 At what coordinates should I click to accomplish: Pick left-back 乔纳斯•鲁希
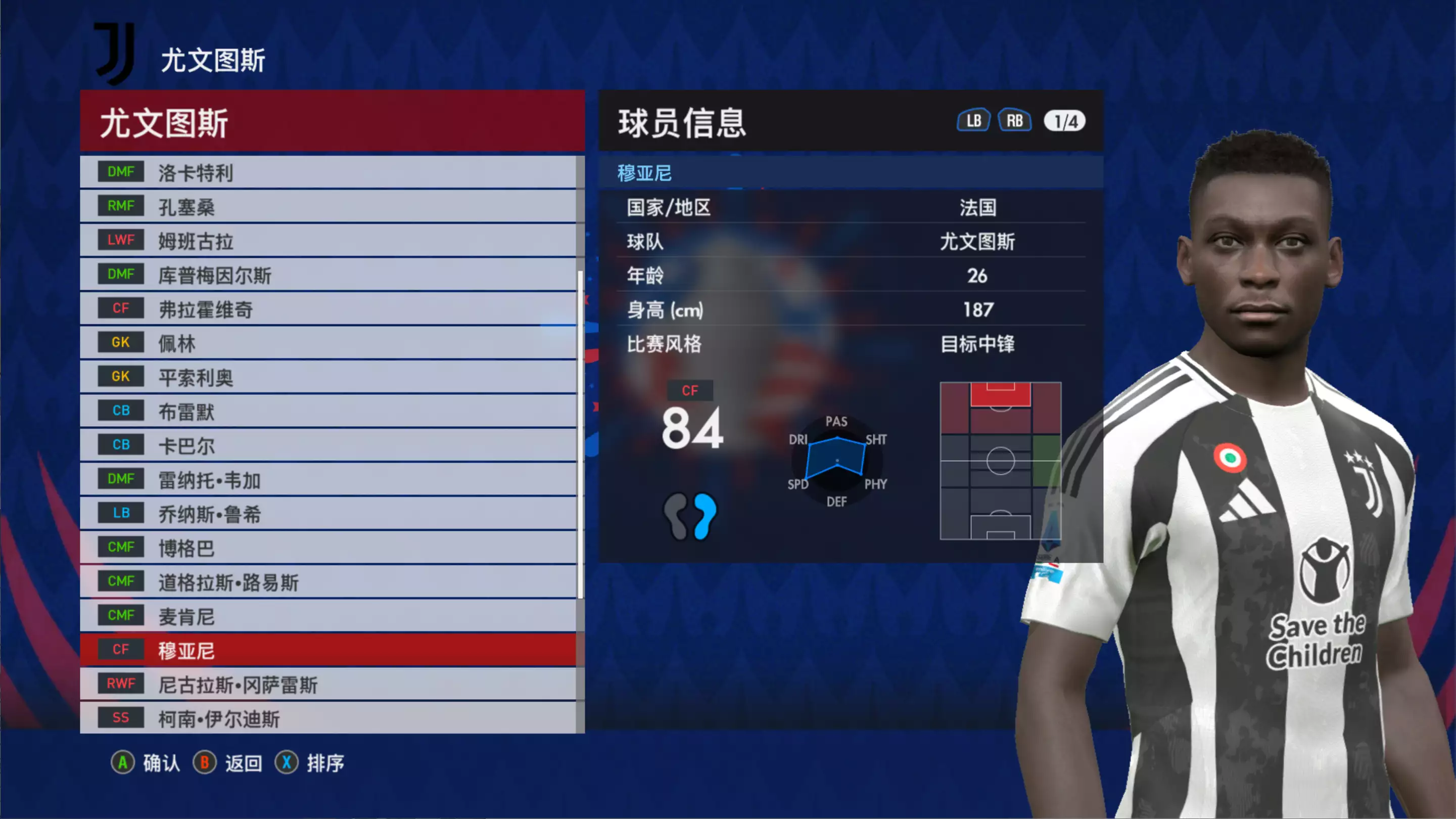pos(328,514)
